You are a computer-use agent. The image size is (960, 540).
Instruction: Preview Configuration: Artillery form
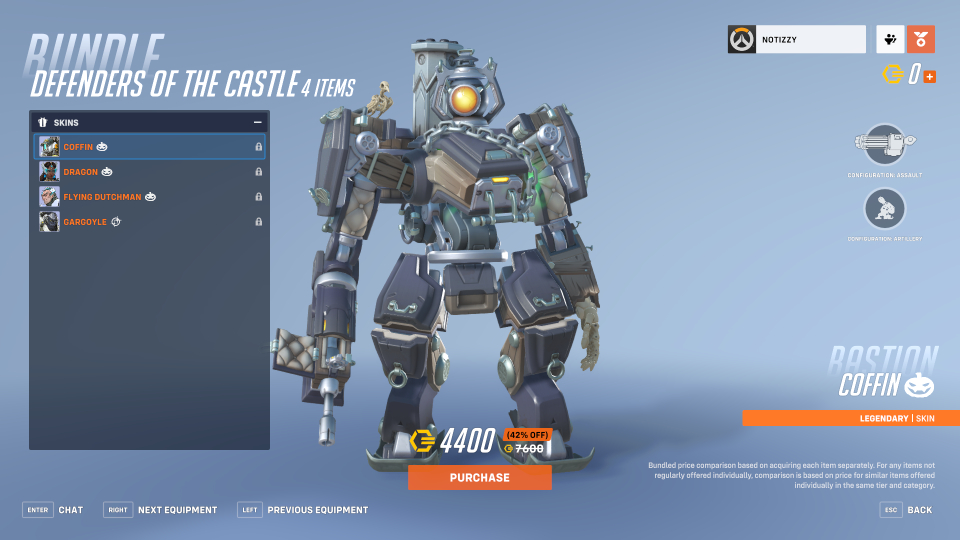[x=884, y=209]
